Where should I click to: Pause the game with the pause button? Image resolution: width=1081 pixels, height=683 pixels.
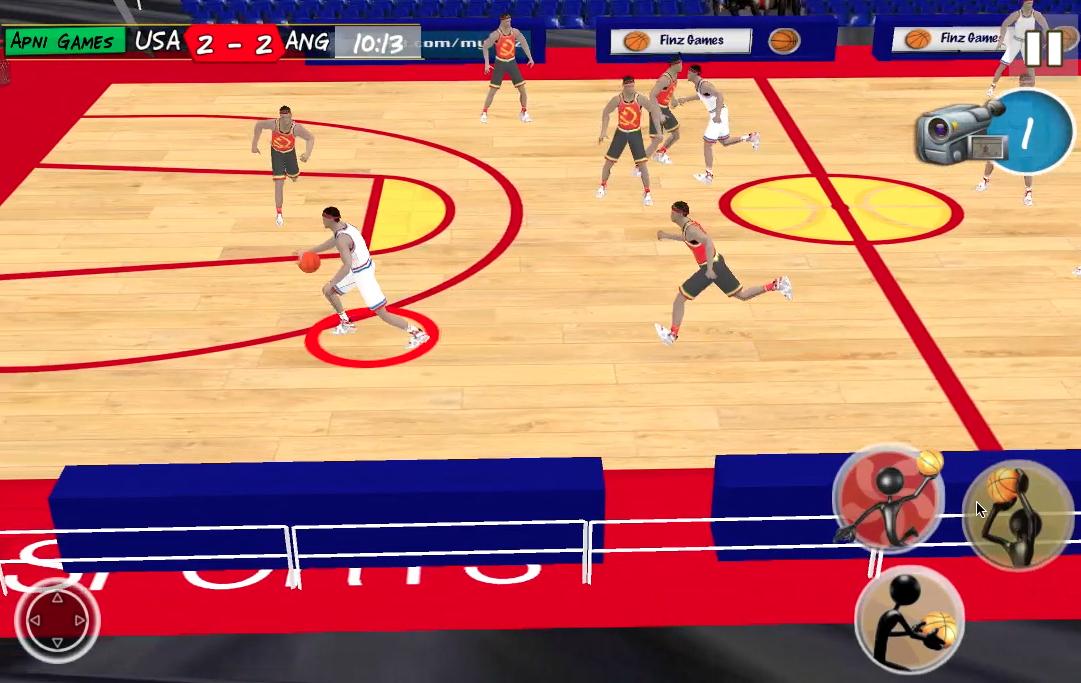click(1043, 48)
